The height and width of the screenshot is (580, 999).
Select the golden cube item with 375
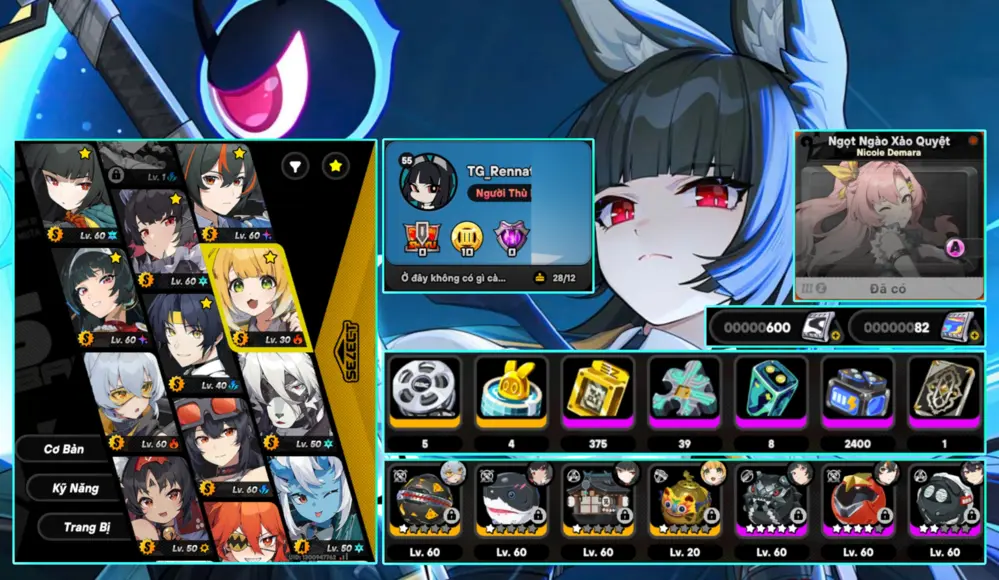click(x=597, y=390)
